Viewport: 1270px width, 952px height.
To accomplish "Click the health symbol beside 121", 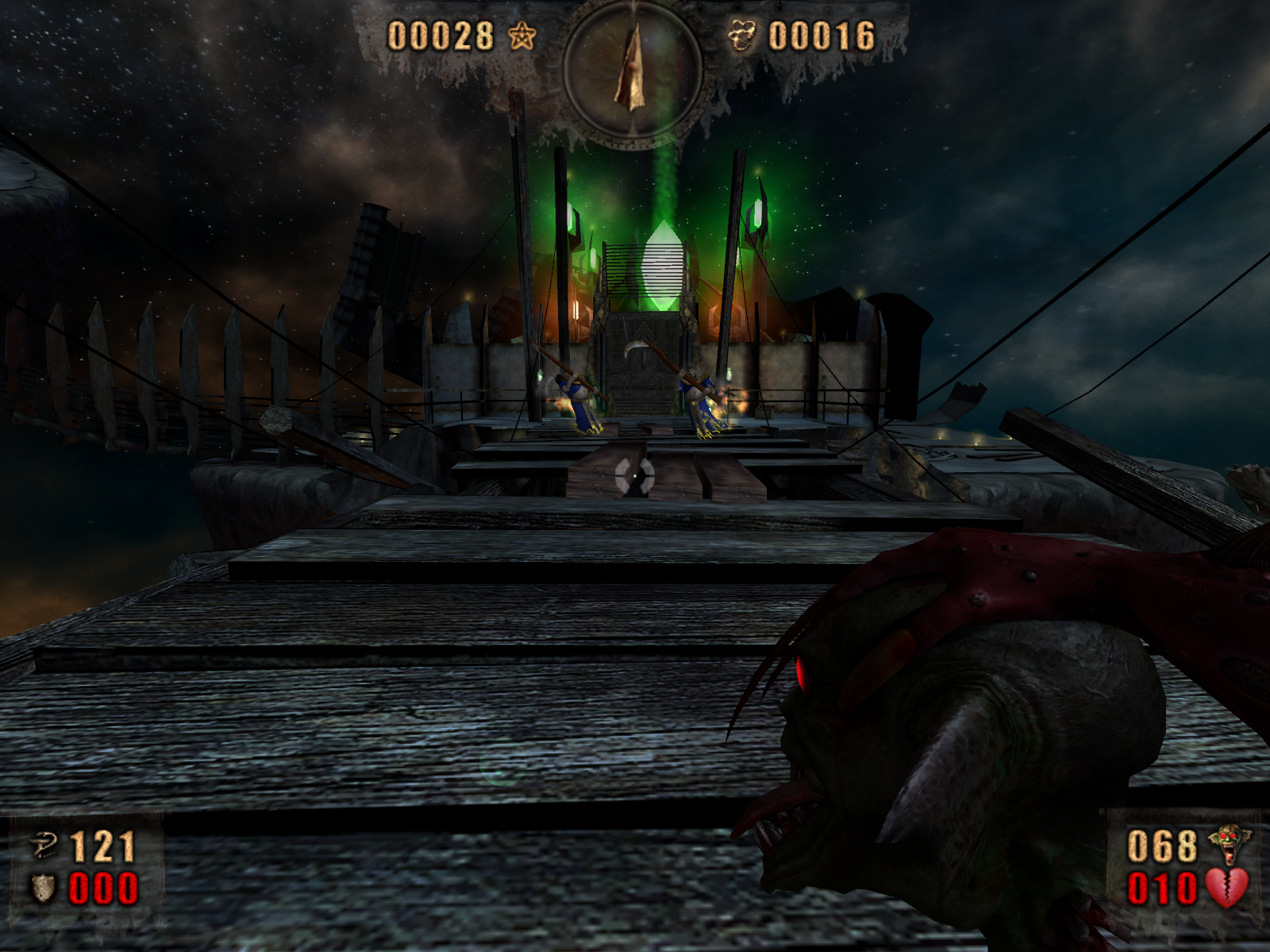I will [43, 846].
